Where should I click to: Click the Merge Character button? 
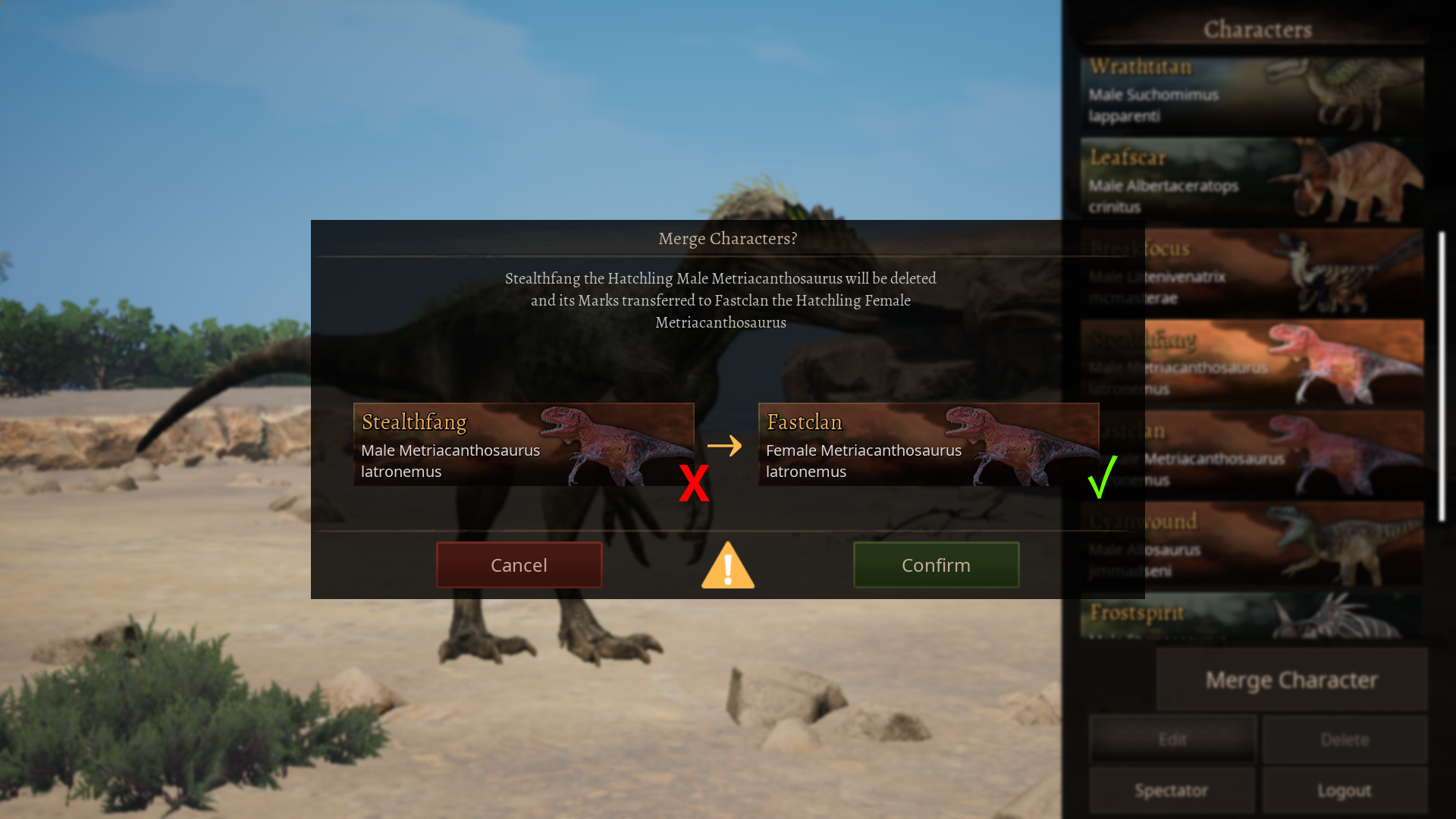[x=1291, y=679]
